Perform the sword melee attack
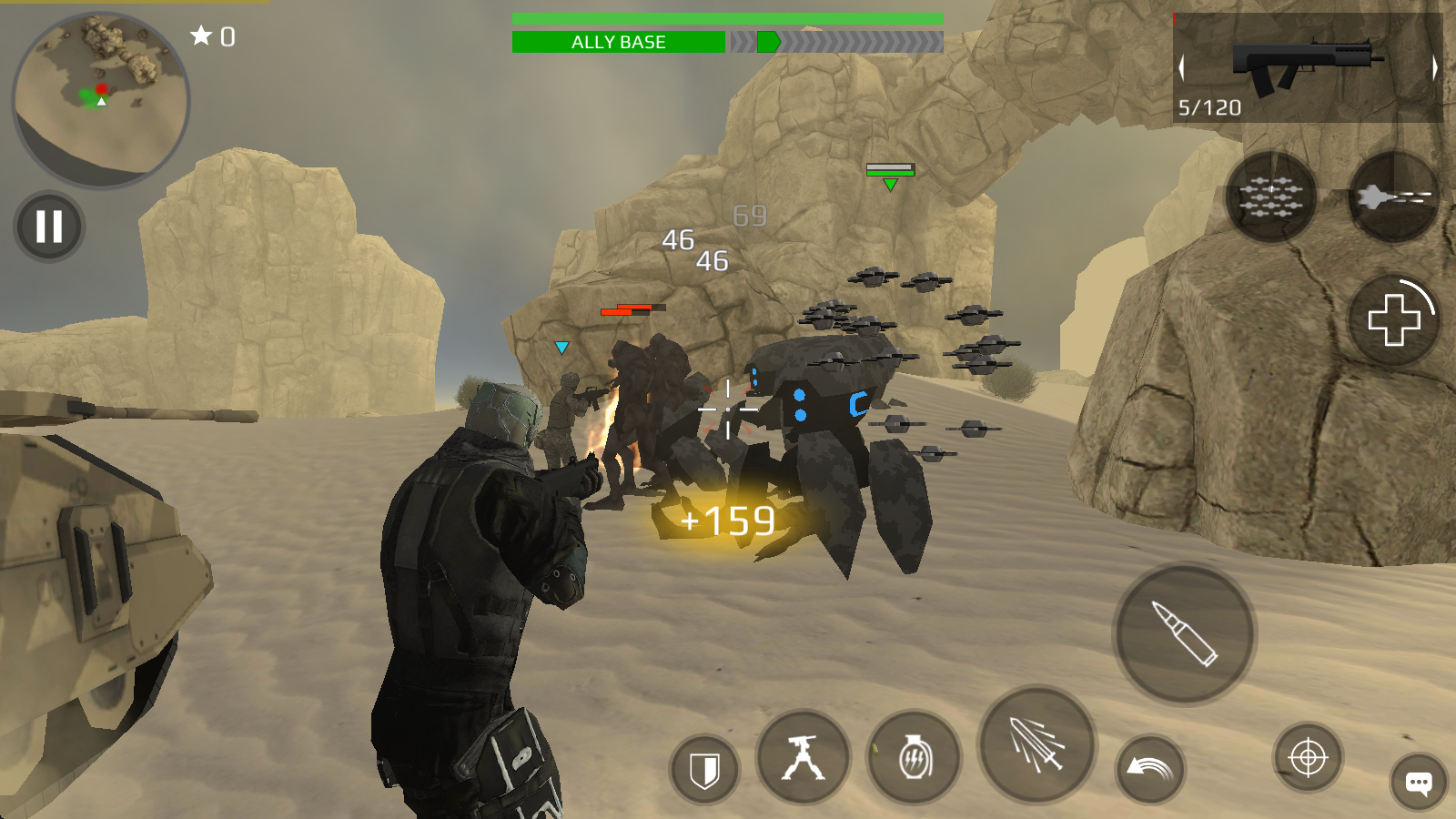The image size is (1456, 819). coord(1036,744)
